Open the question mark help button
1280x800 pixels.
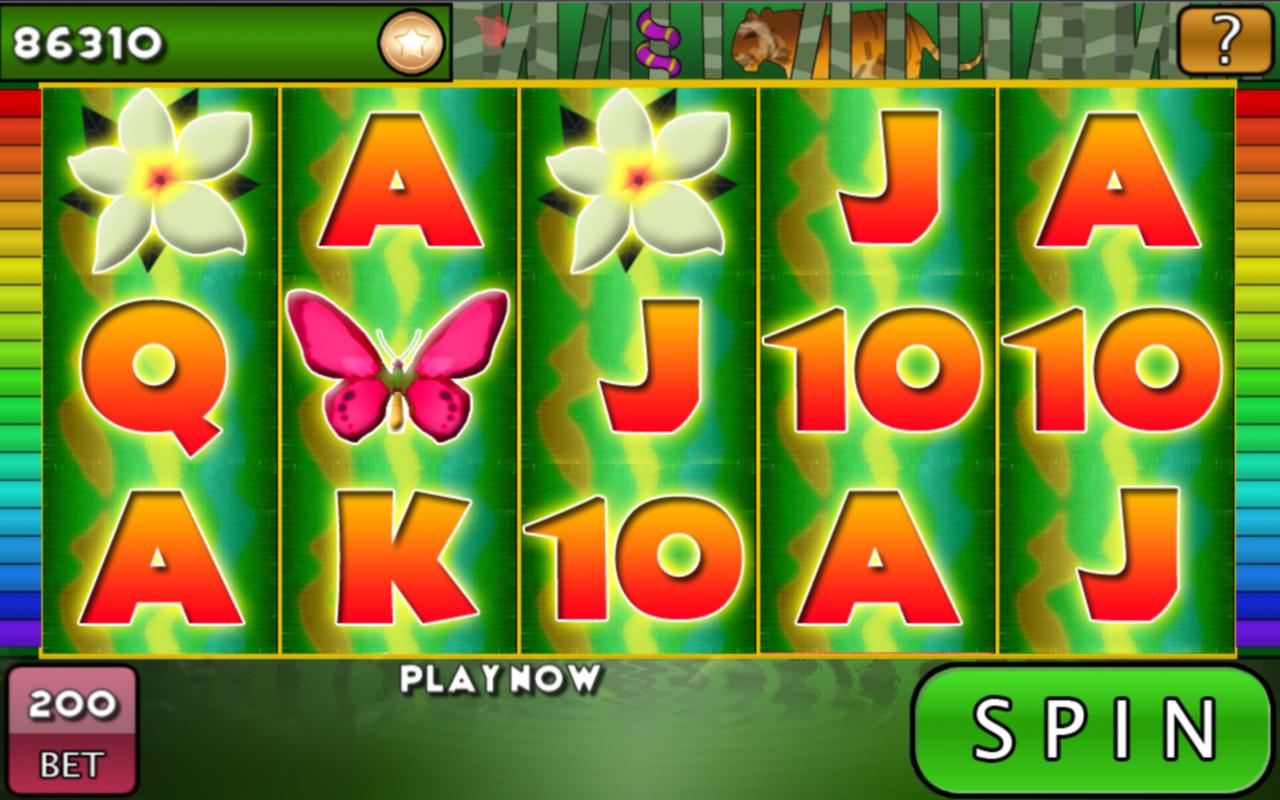1224,41
